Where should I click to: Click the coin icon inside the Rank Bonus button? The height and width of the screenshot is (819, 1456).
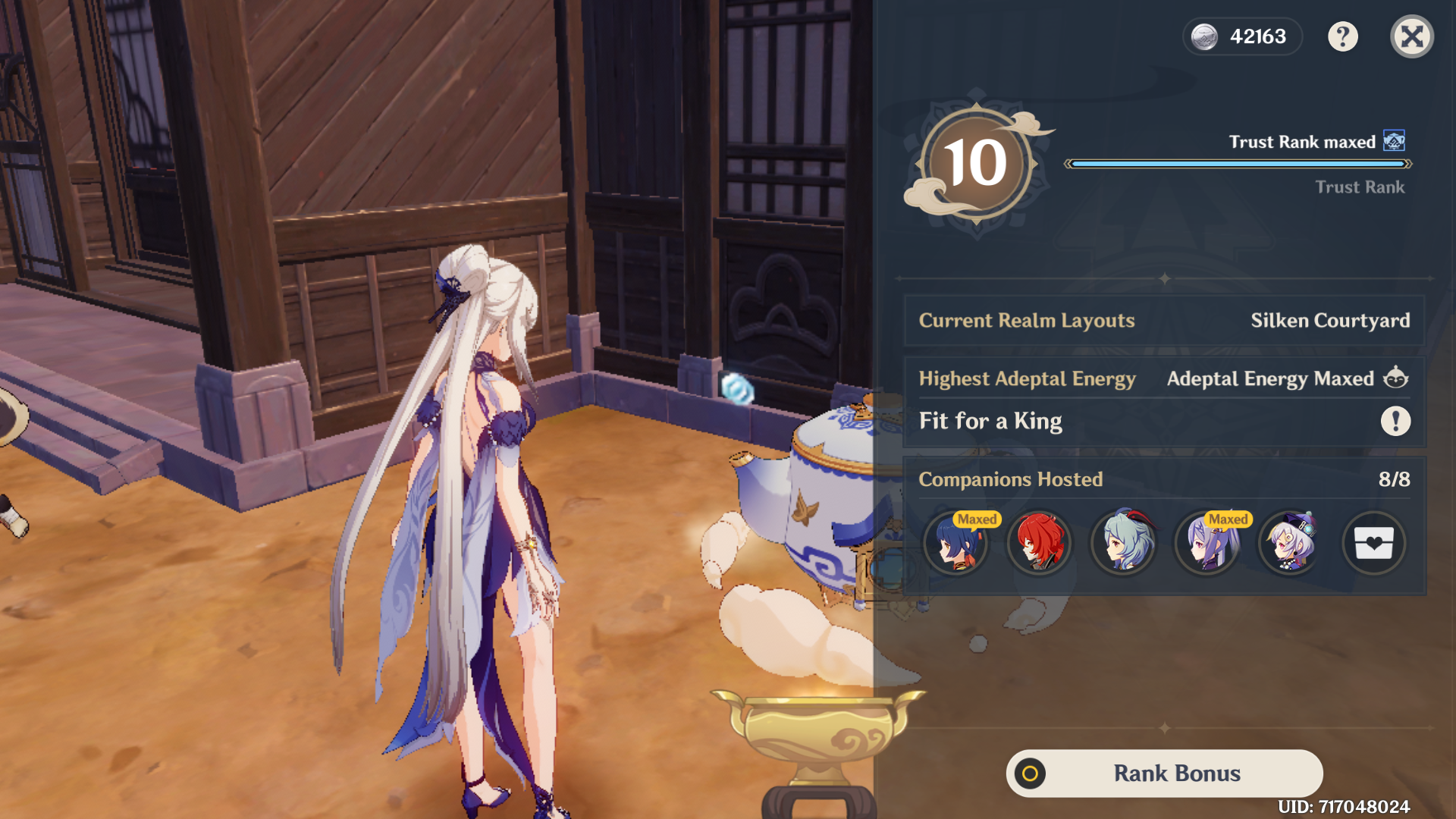tap(1031, 773)
